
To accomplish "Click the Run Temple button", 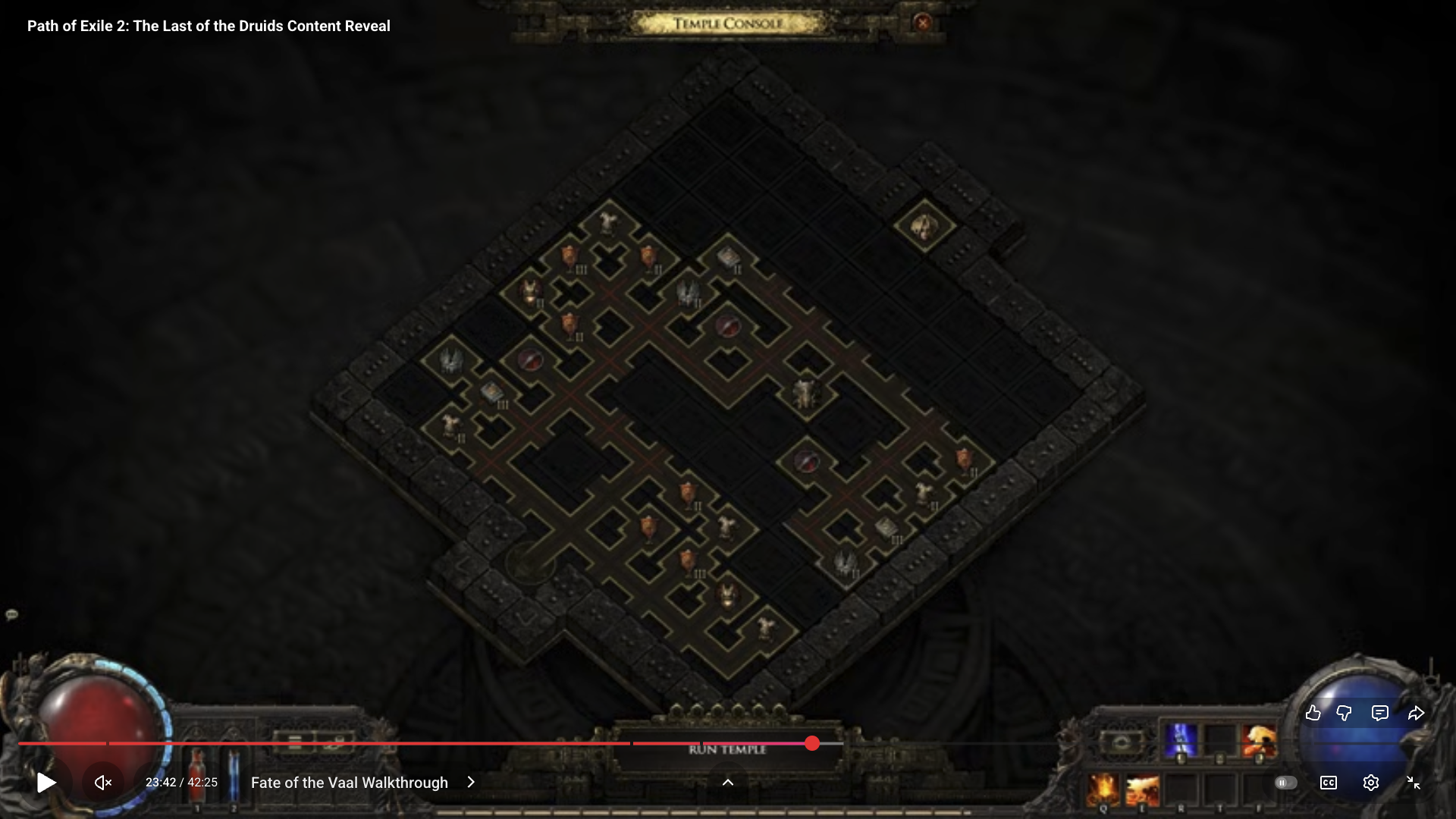I will (727, 750).
